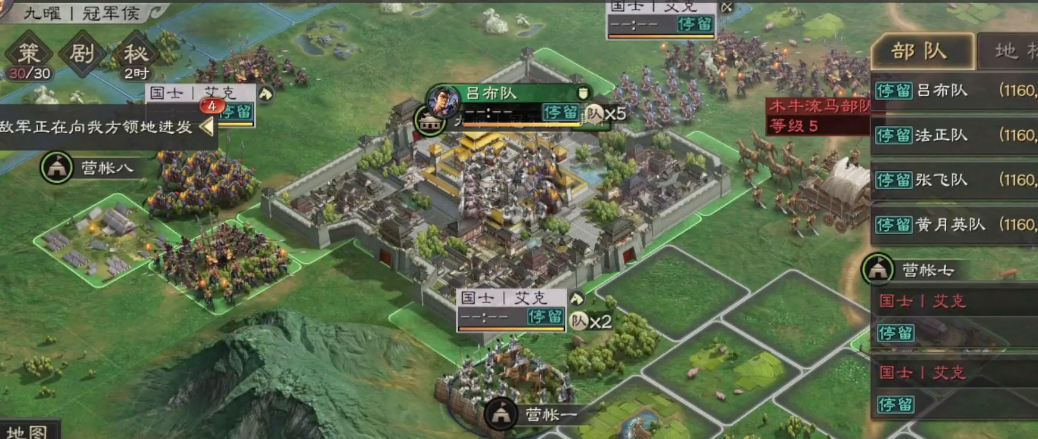Collapse the enemy advancing notification arrow

tap(207, 126)
